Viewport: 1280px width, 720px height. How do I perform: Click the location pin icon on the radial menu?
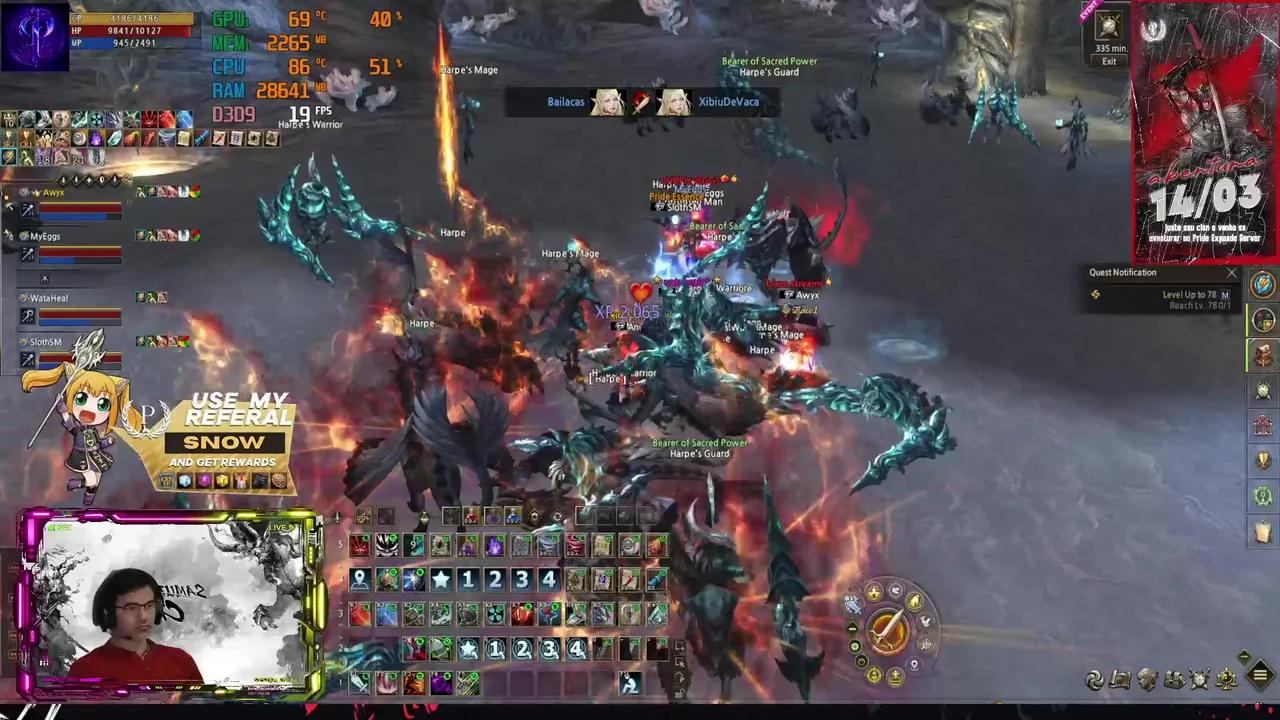click(913, 664)
